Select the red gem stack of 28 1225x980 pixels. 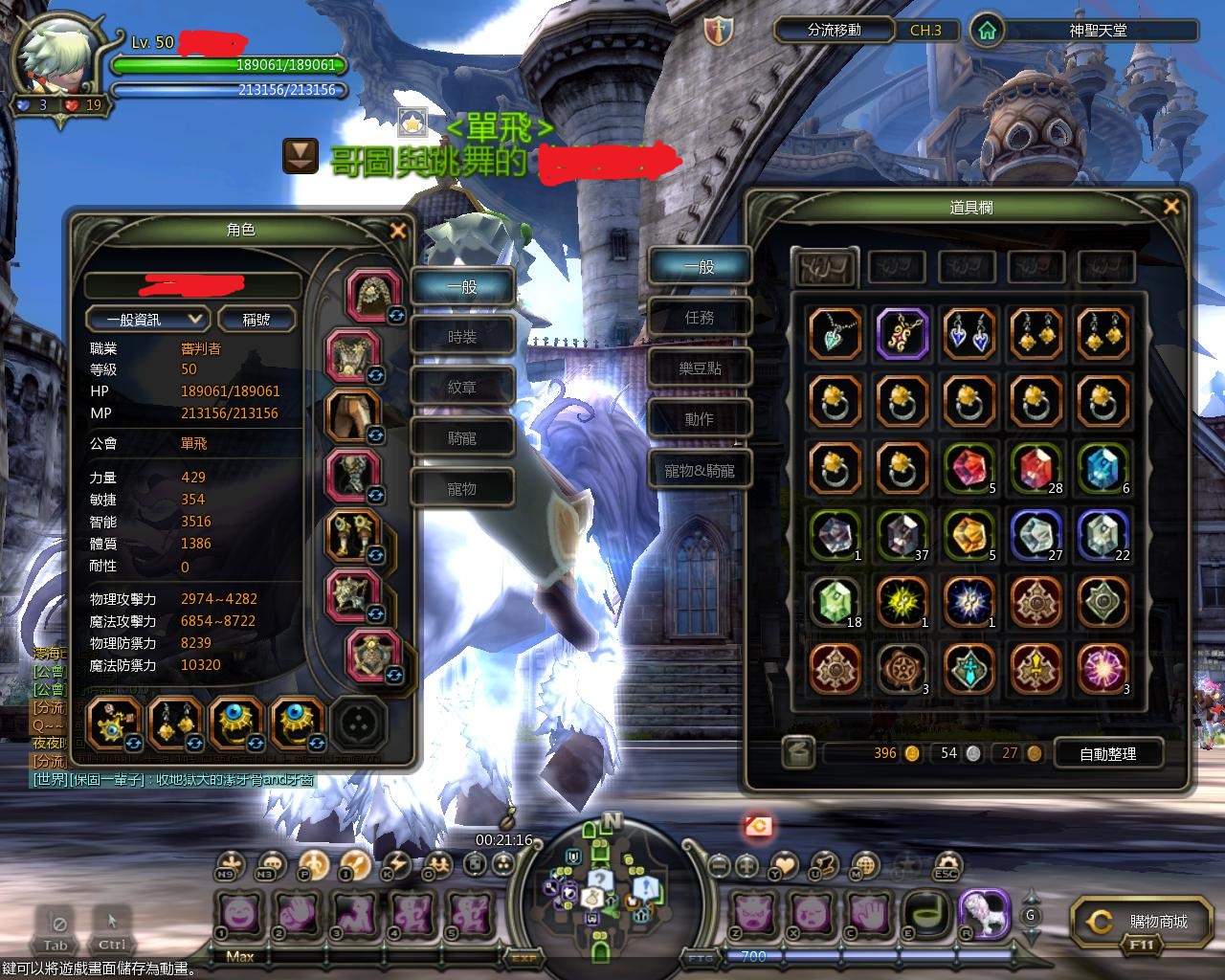(1036, 469)
